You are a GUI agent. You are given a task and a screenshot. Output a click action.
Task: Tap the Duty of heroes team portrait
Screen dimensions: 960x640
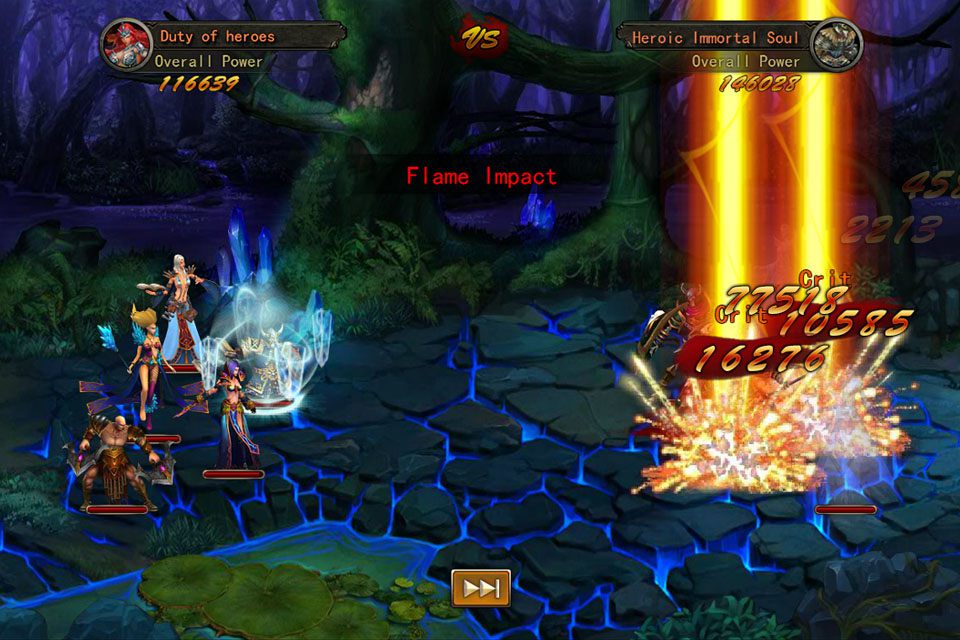(127, 45)
